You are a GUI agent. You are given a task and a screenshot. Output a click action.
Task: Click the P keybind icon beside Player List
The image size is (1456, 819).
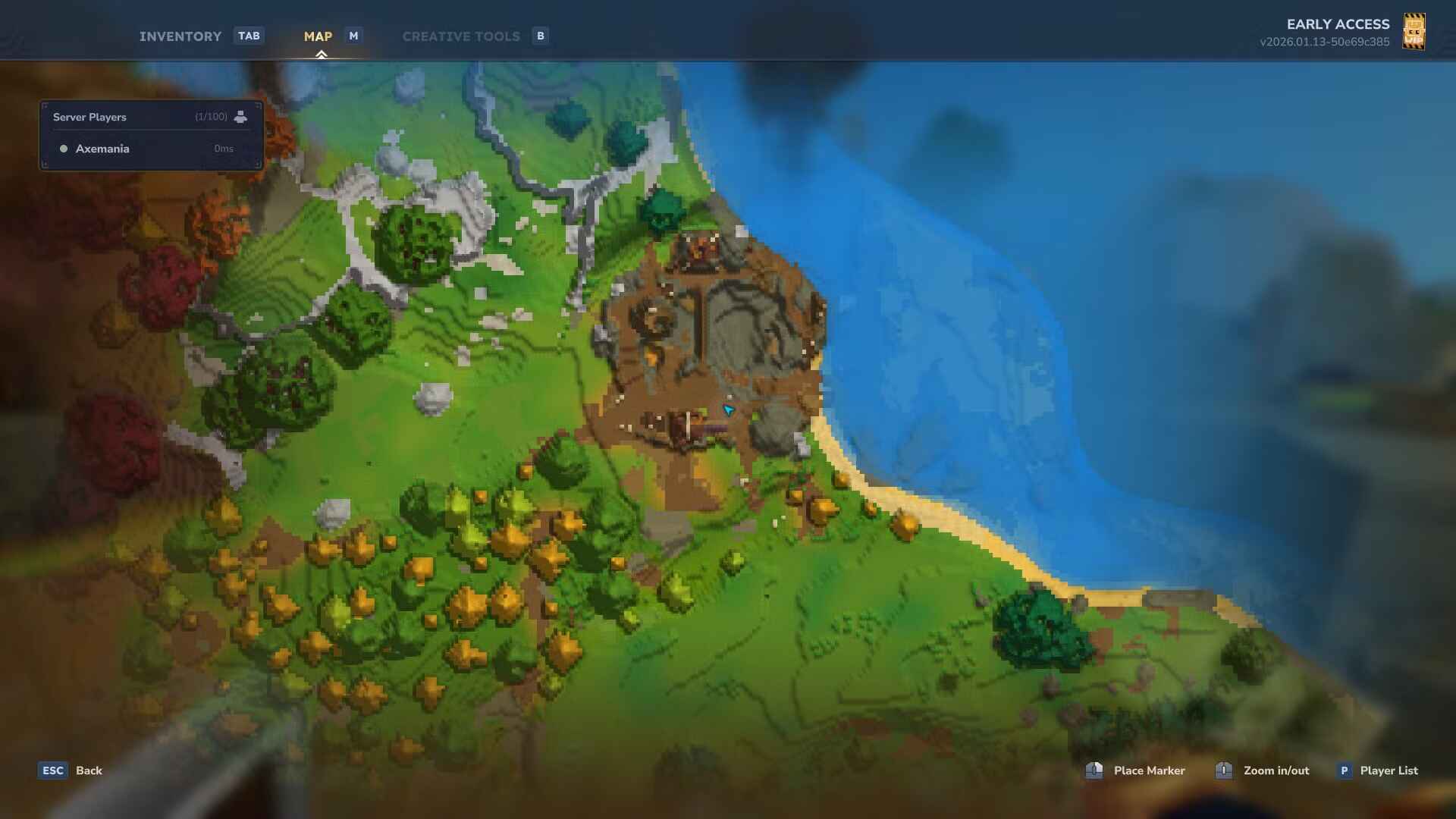[1345, 770]
